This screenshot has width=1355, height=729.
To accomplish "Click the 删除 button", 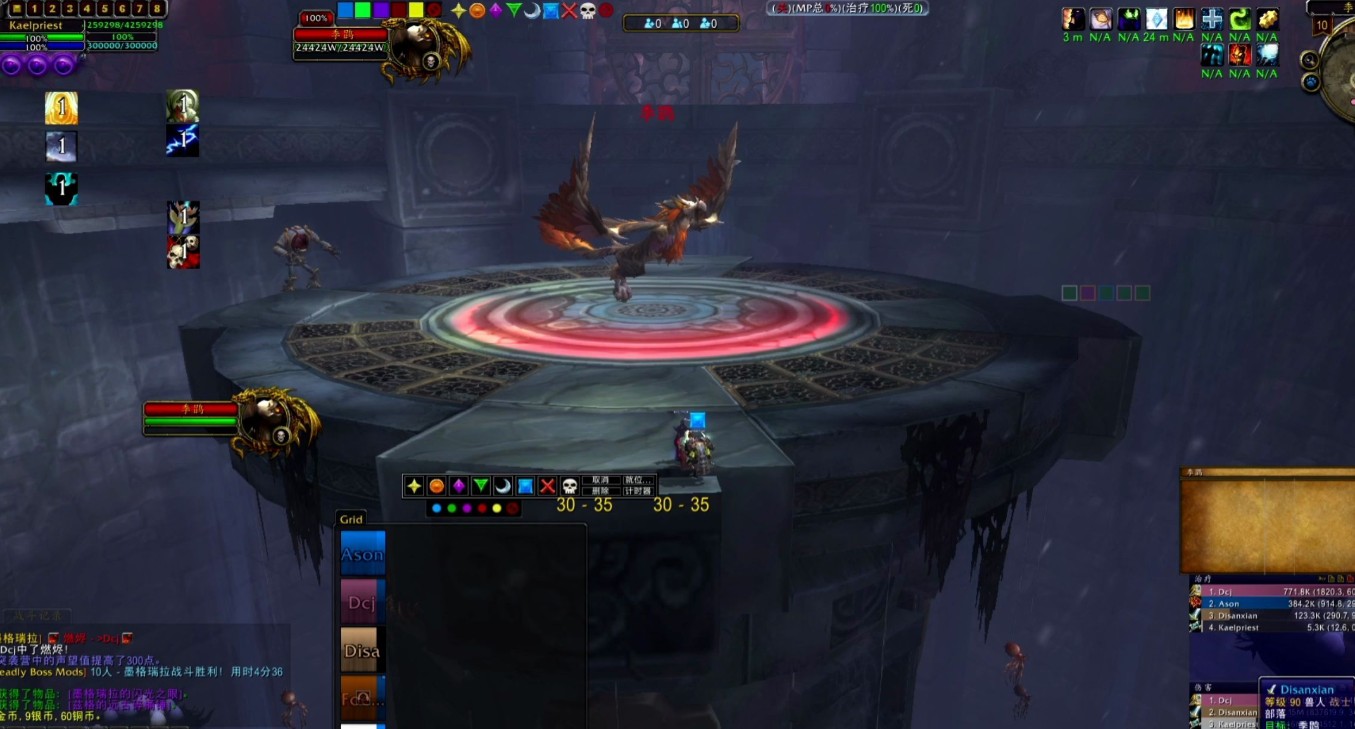I will point(600,491).
